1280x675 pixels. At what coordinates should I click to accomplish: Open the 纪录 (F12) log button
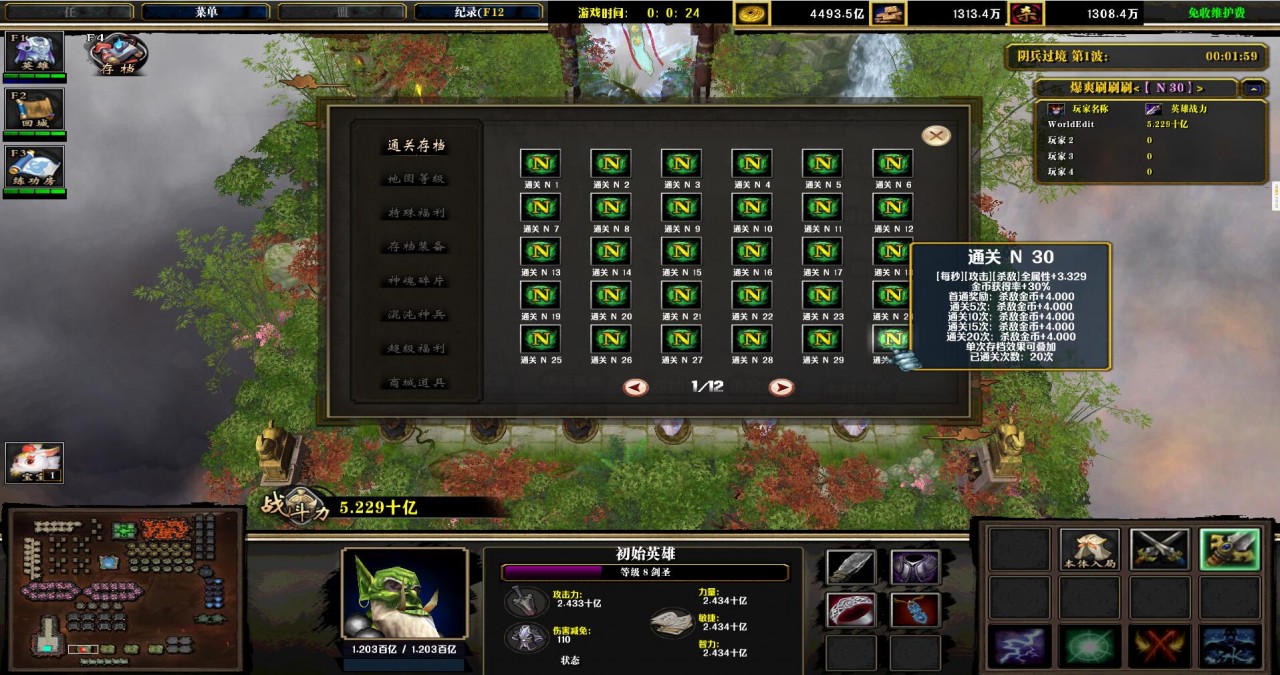point(478,12)
